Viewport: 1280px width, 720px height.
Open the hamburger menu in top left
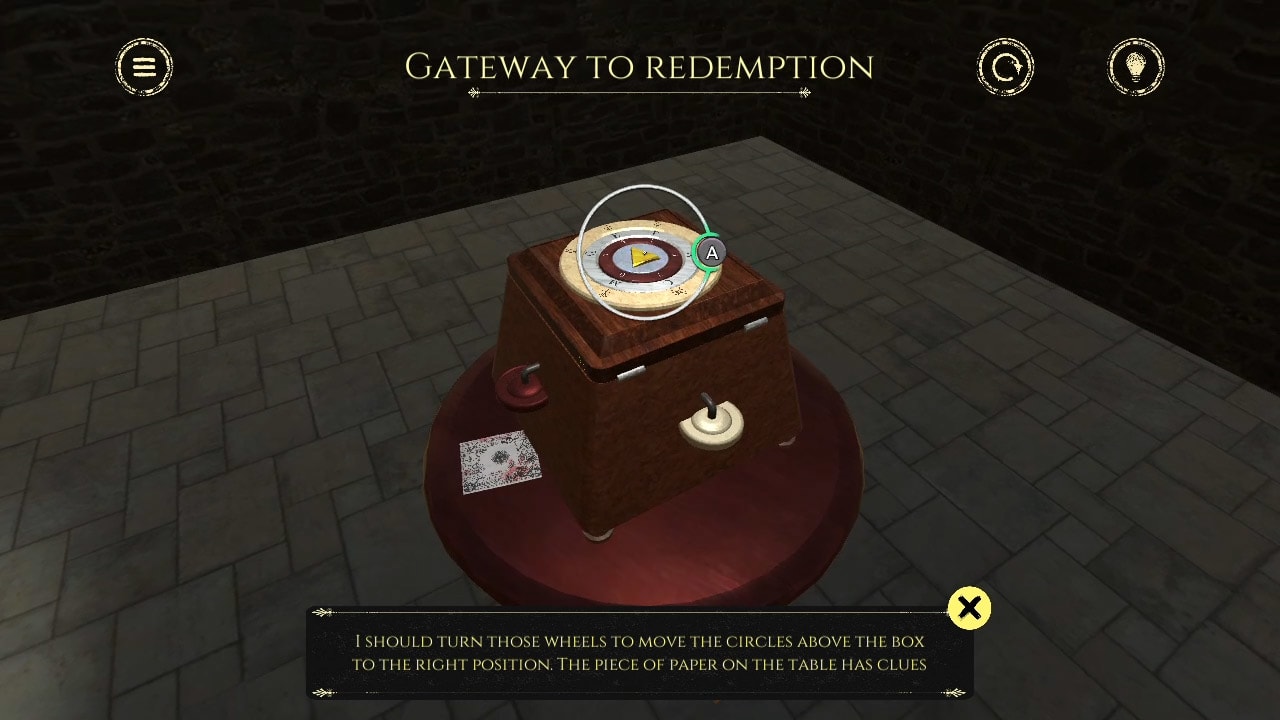coord(145,67)
